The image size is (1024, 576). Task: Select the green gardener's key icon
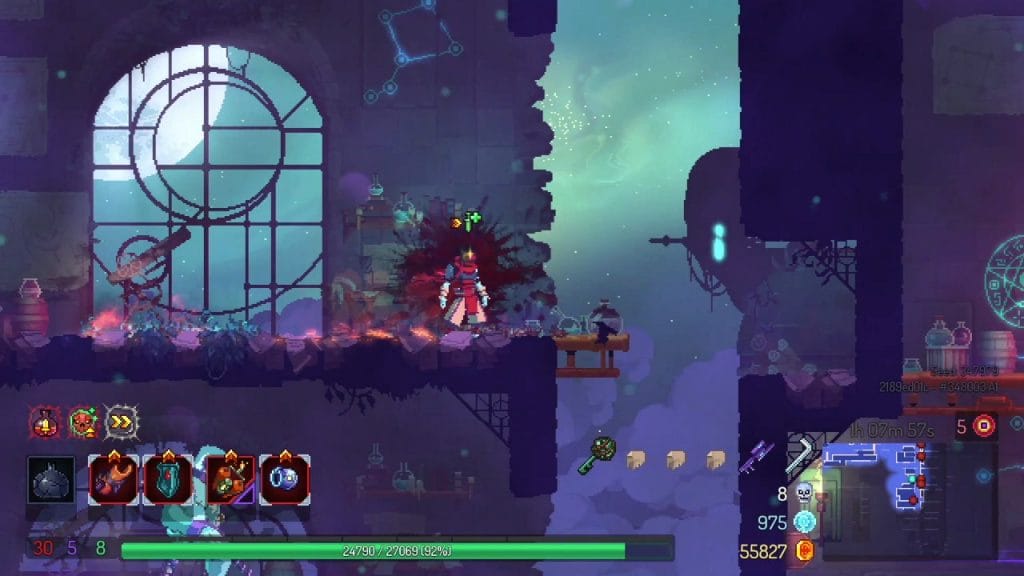[x=597, y=455]
